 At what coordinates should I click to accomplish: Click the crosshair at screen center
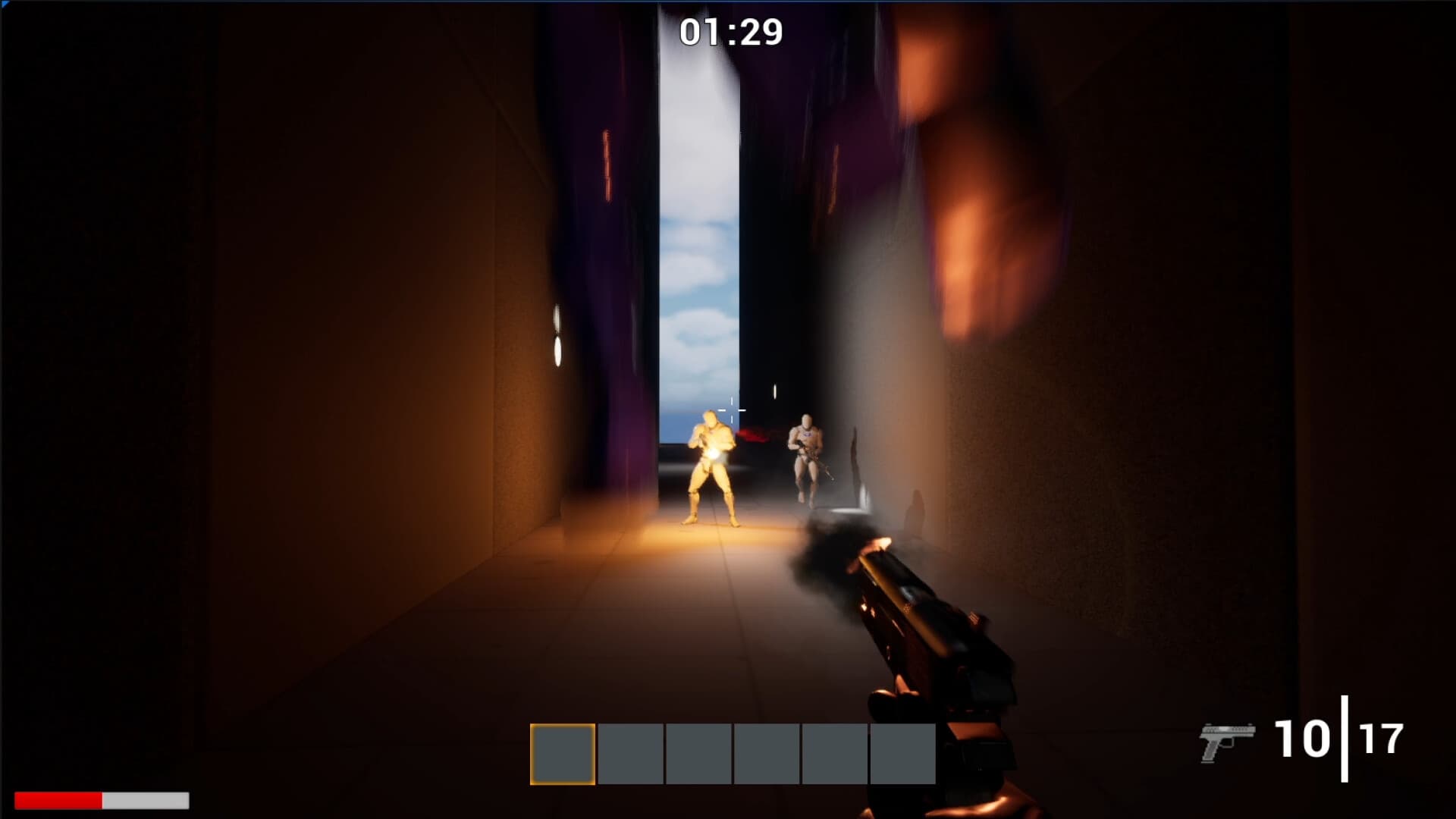click(x=732, y=409)
